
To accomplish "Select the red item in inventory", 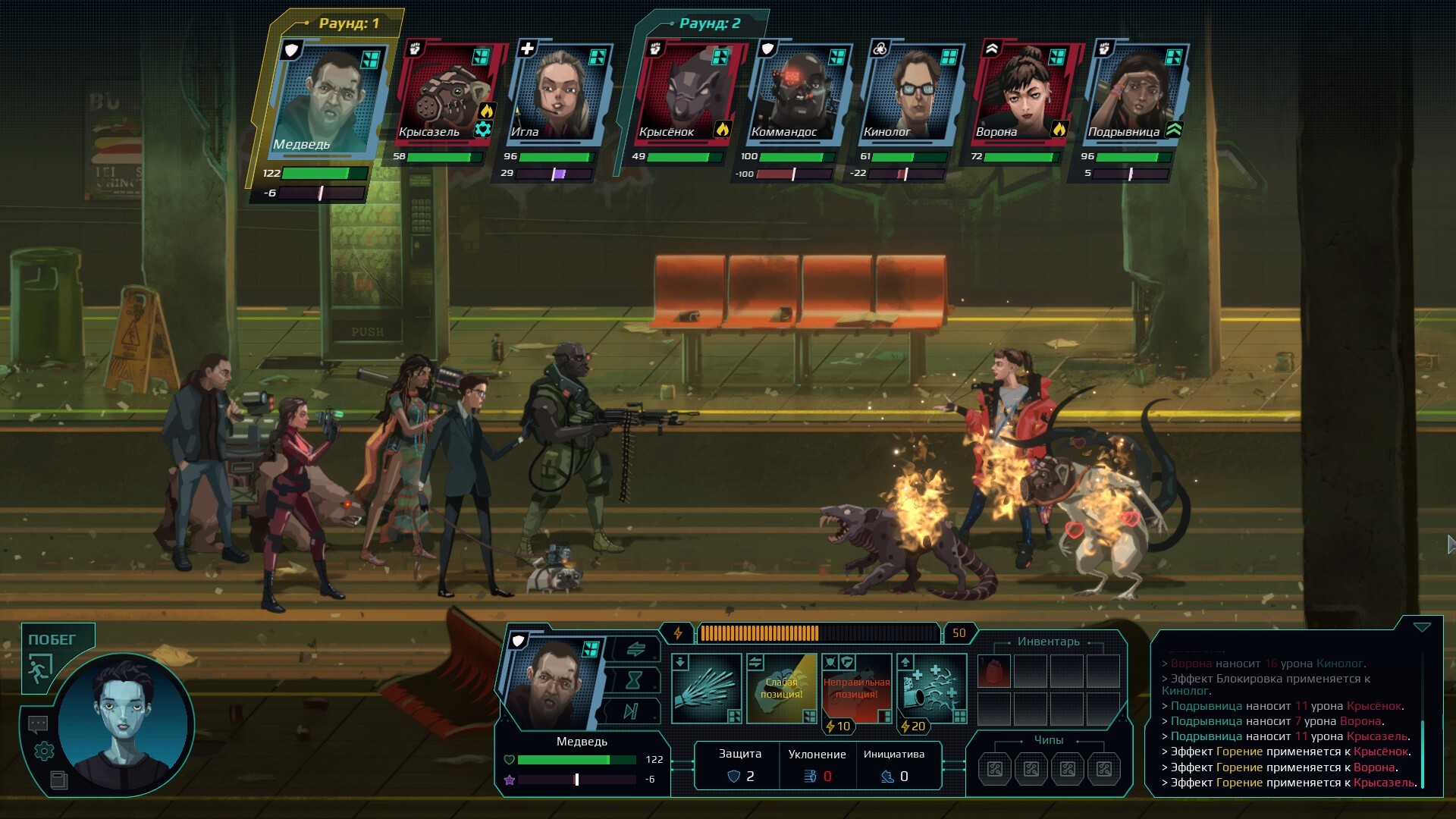I will 993,672.
